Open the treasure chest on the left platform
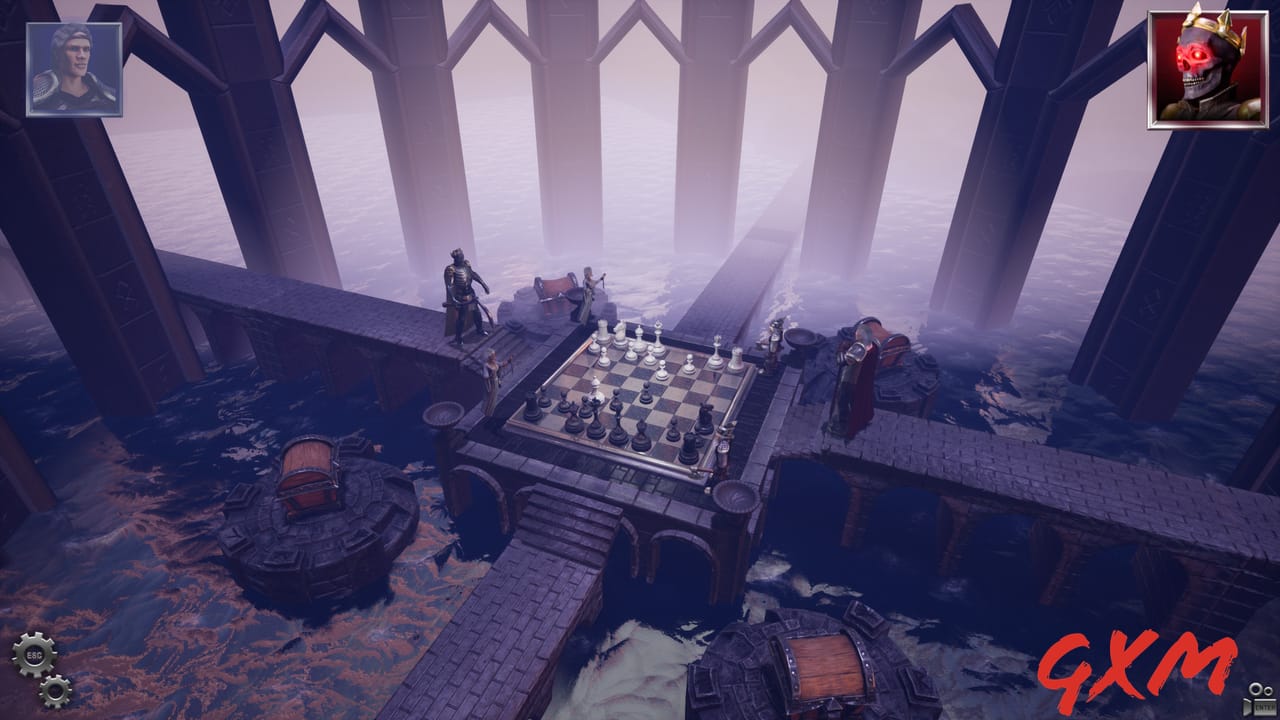The image size is (1280, 720). click(x=310, y=478)
